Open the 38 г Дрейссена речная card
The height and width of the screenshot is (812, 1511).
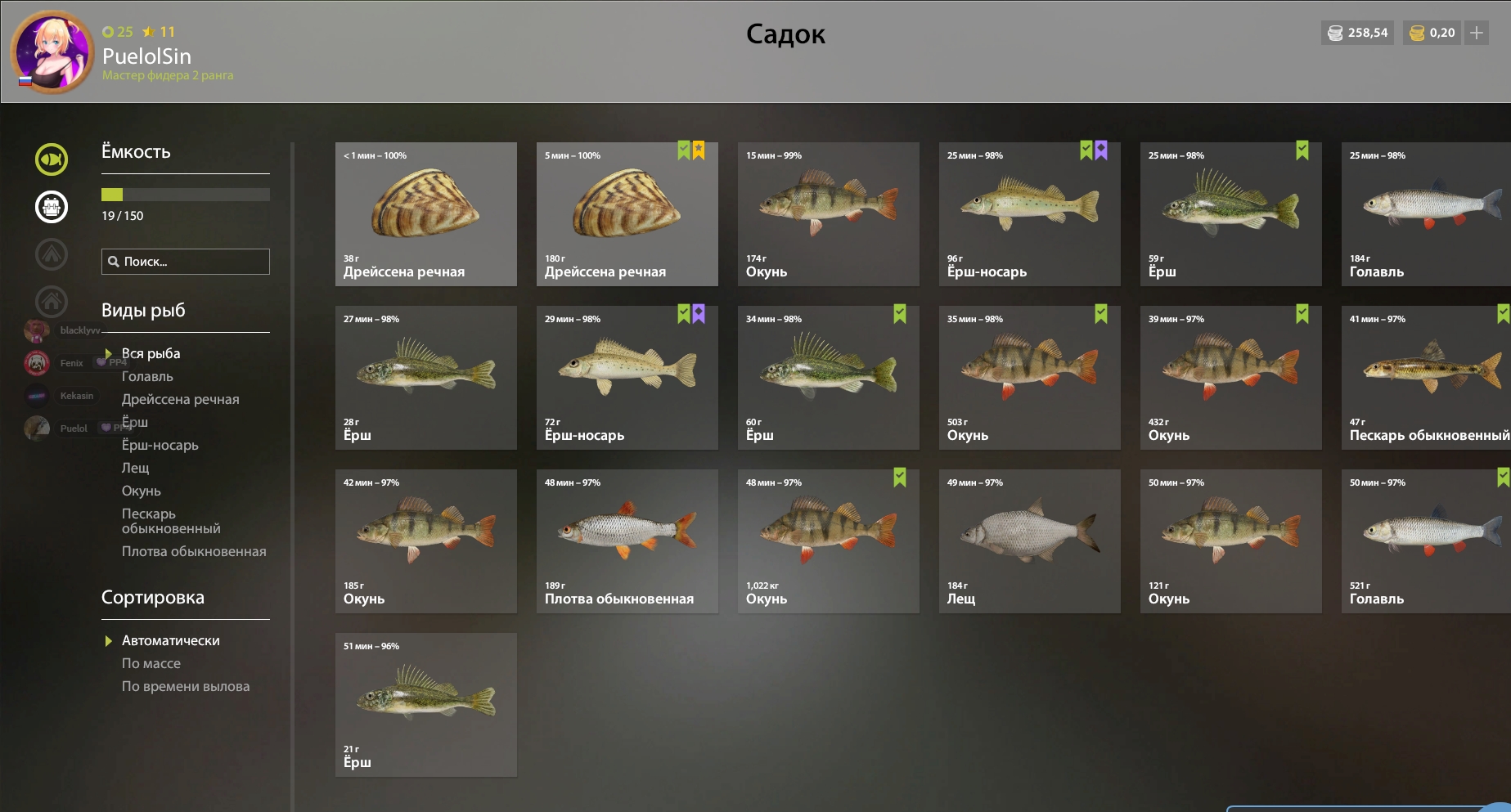pyautogui.click(x=425, y=213)
